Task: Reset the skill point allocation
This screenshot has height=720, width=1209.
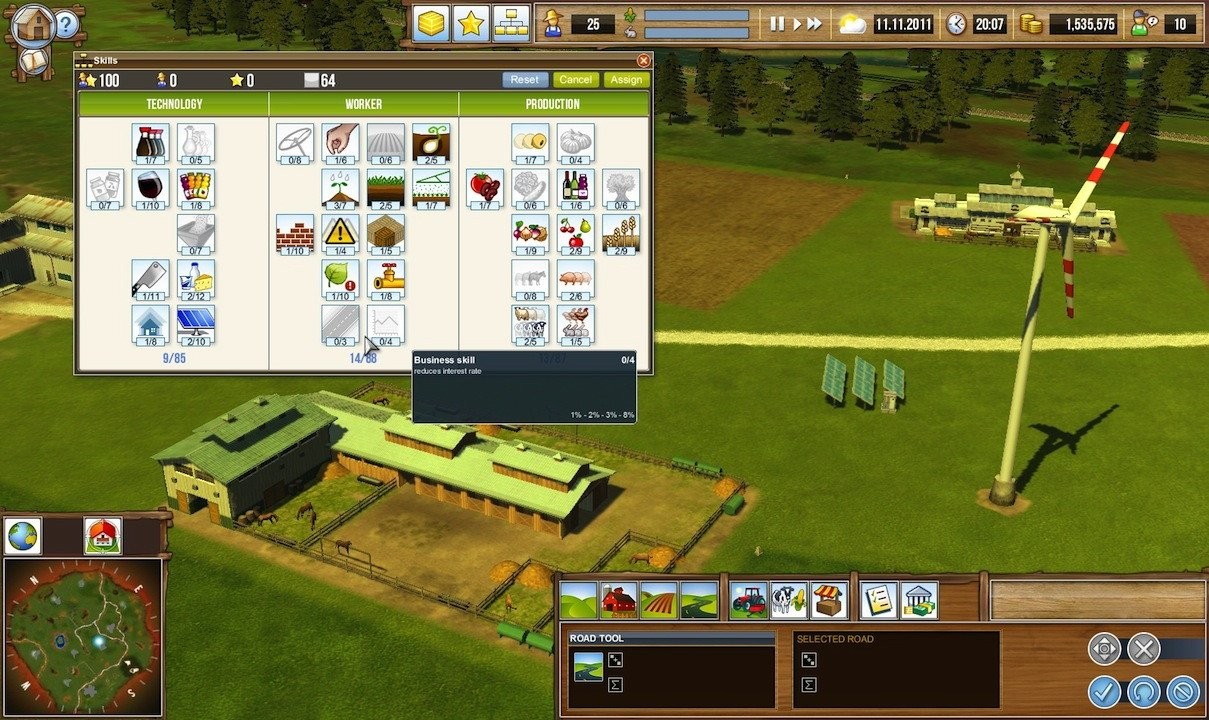Action: tap(524, 80)
